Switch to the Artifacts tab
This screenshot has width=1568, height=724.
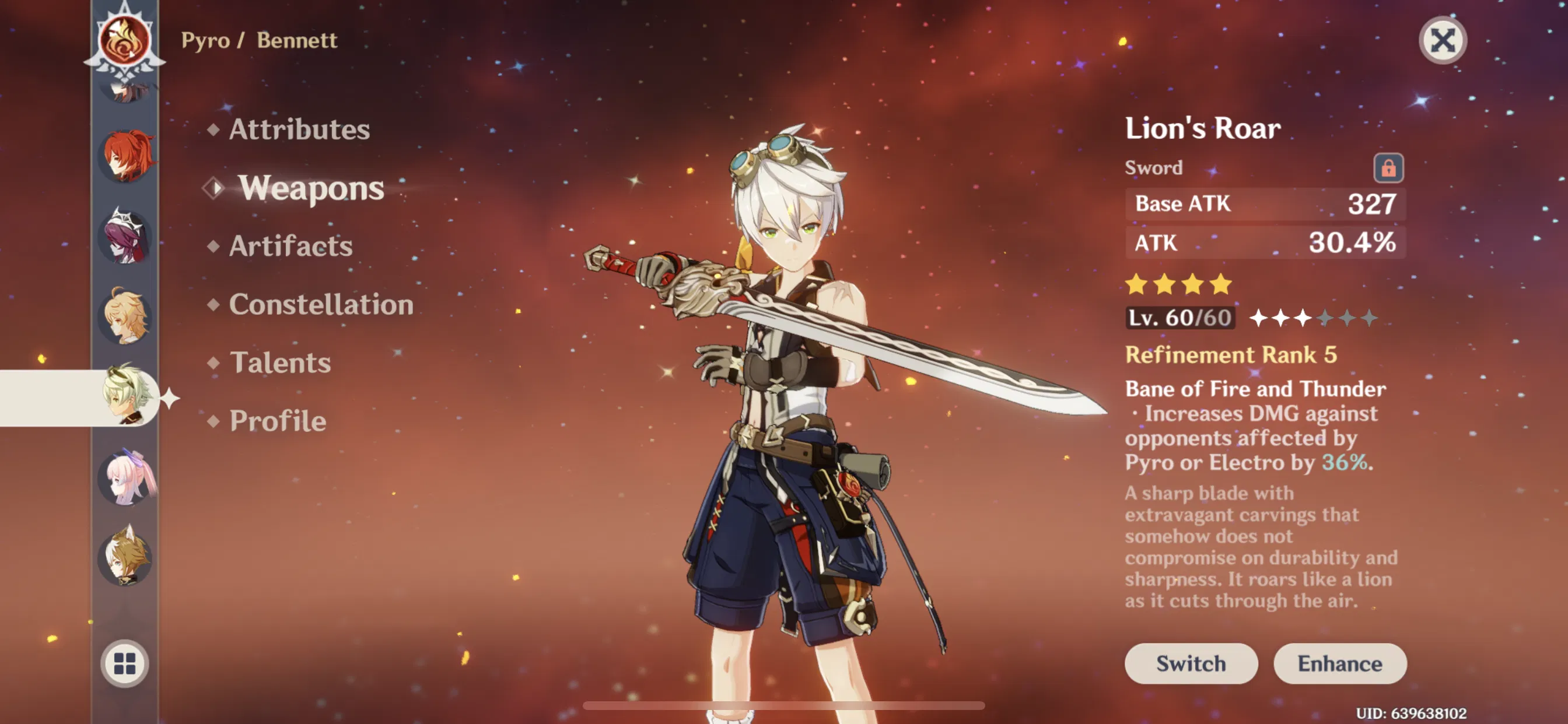coord(290,246)
